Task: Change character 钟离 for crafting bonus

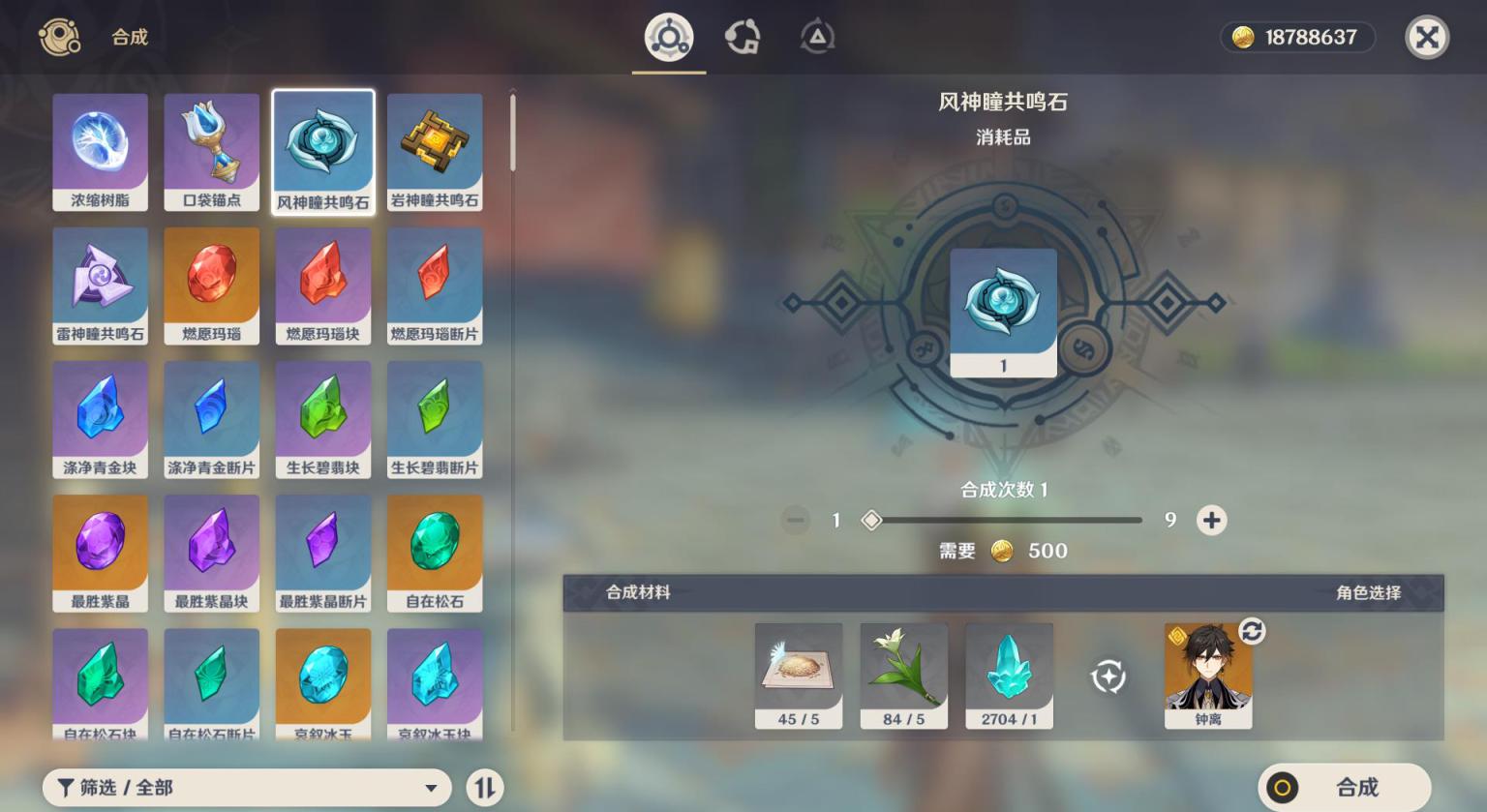Action: coord(1251,632)
